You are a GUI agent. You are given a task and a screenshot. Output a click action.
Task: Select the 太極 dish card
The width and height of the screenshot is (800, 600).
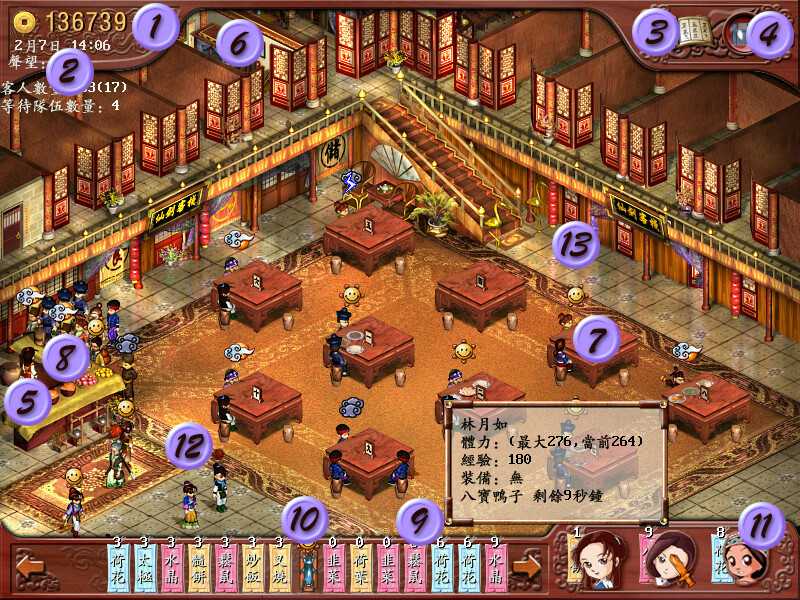pos(145,568)
